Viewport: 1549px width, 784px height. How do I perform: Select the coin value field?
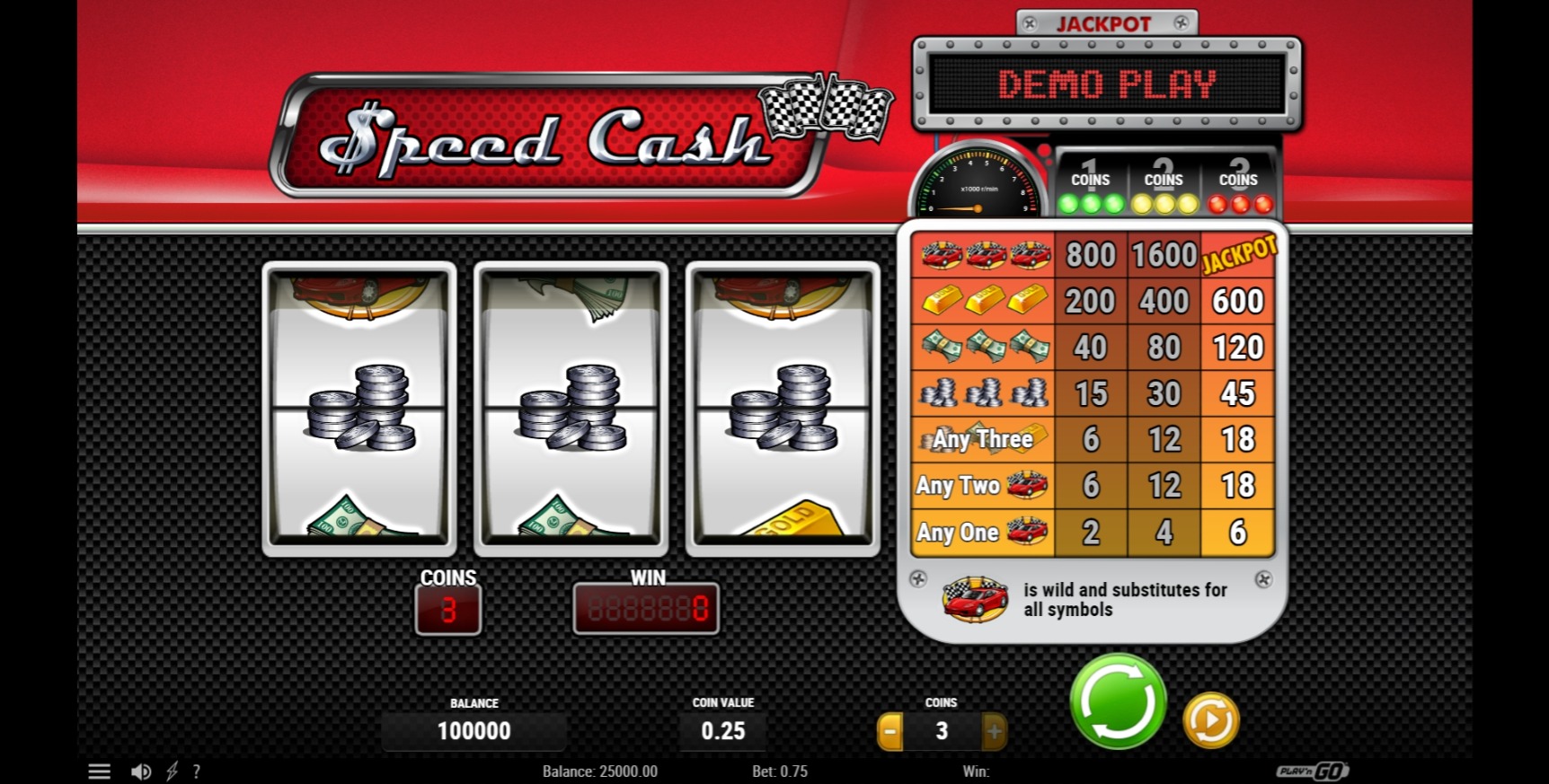(722, 731)
